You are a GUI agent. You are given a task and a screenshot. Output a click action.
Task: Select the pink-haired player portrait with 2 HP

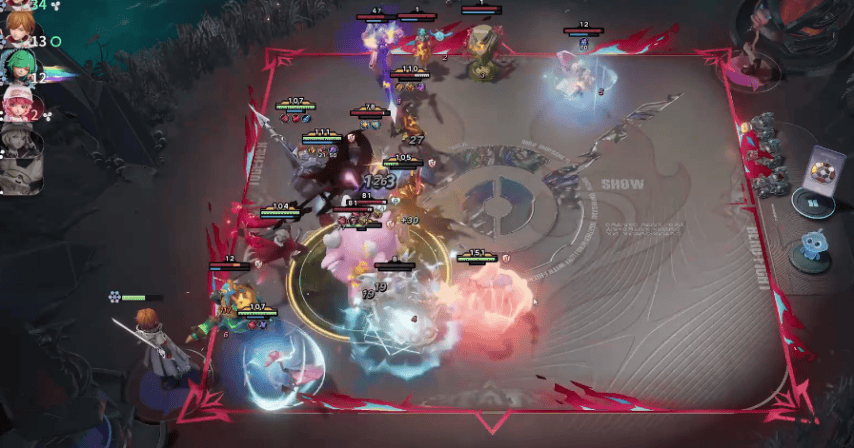(17, 104)
